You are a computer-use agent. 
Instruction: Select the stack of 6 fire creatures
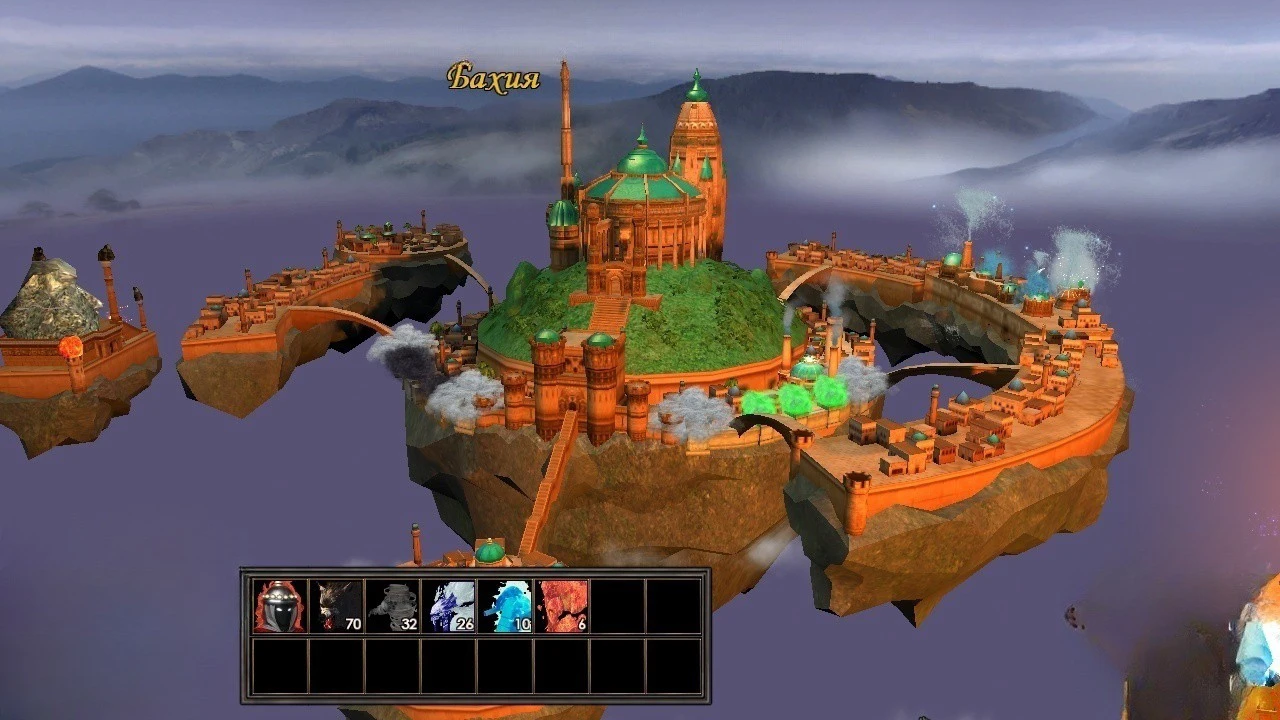click(x=565, y=605)
